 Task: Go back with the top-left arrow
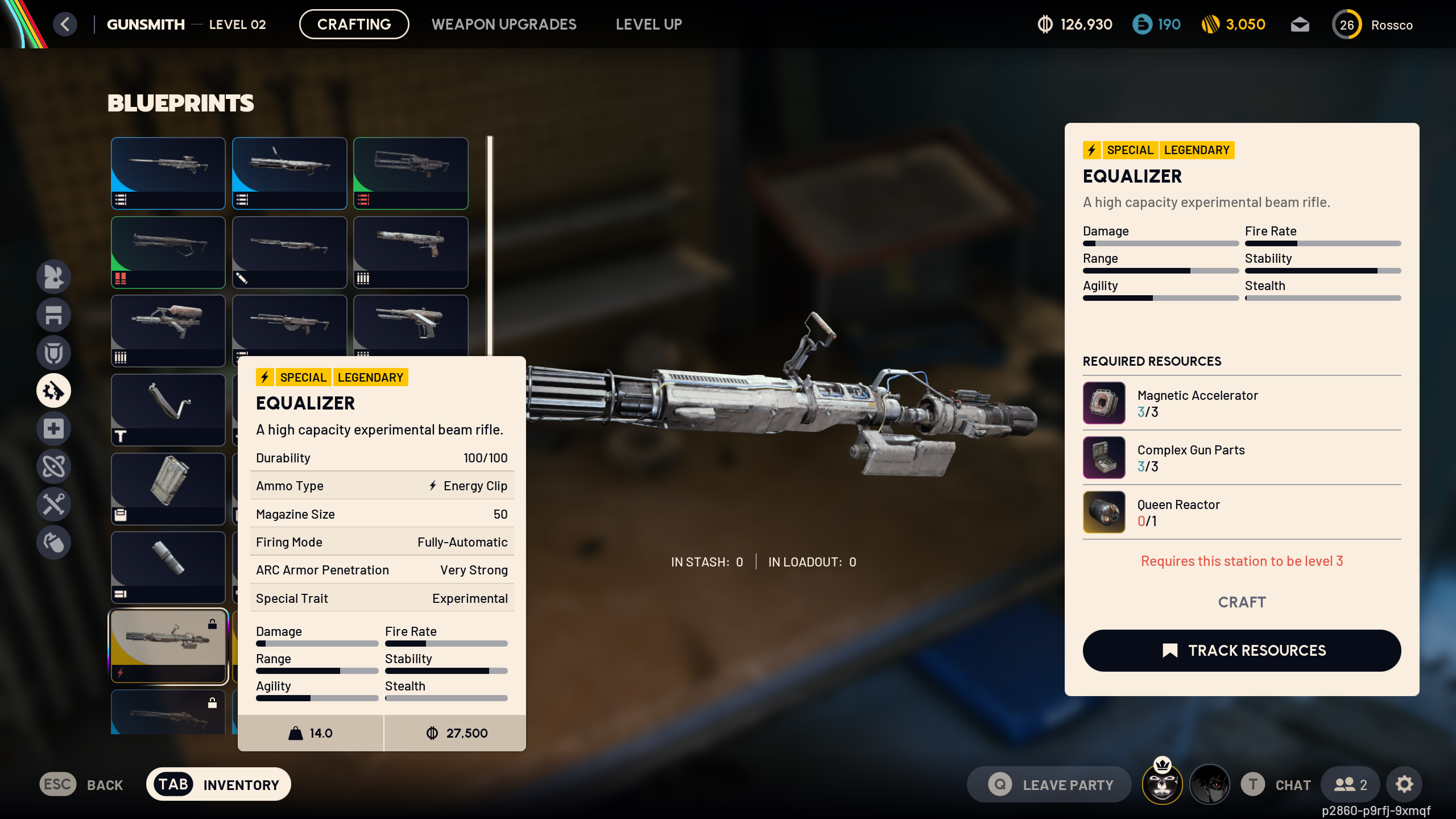point(65,24)
